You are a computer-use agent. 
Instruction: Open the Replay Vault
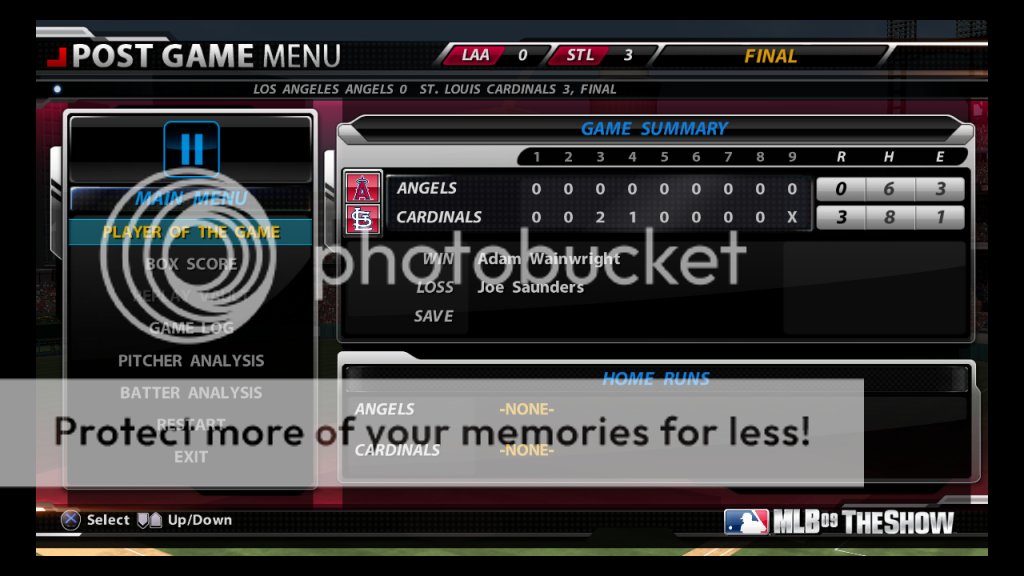(x=191, y=296)
